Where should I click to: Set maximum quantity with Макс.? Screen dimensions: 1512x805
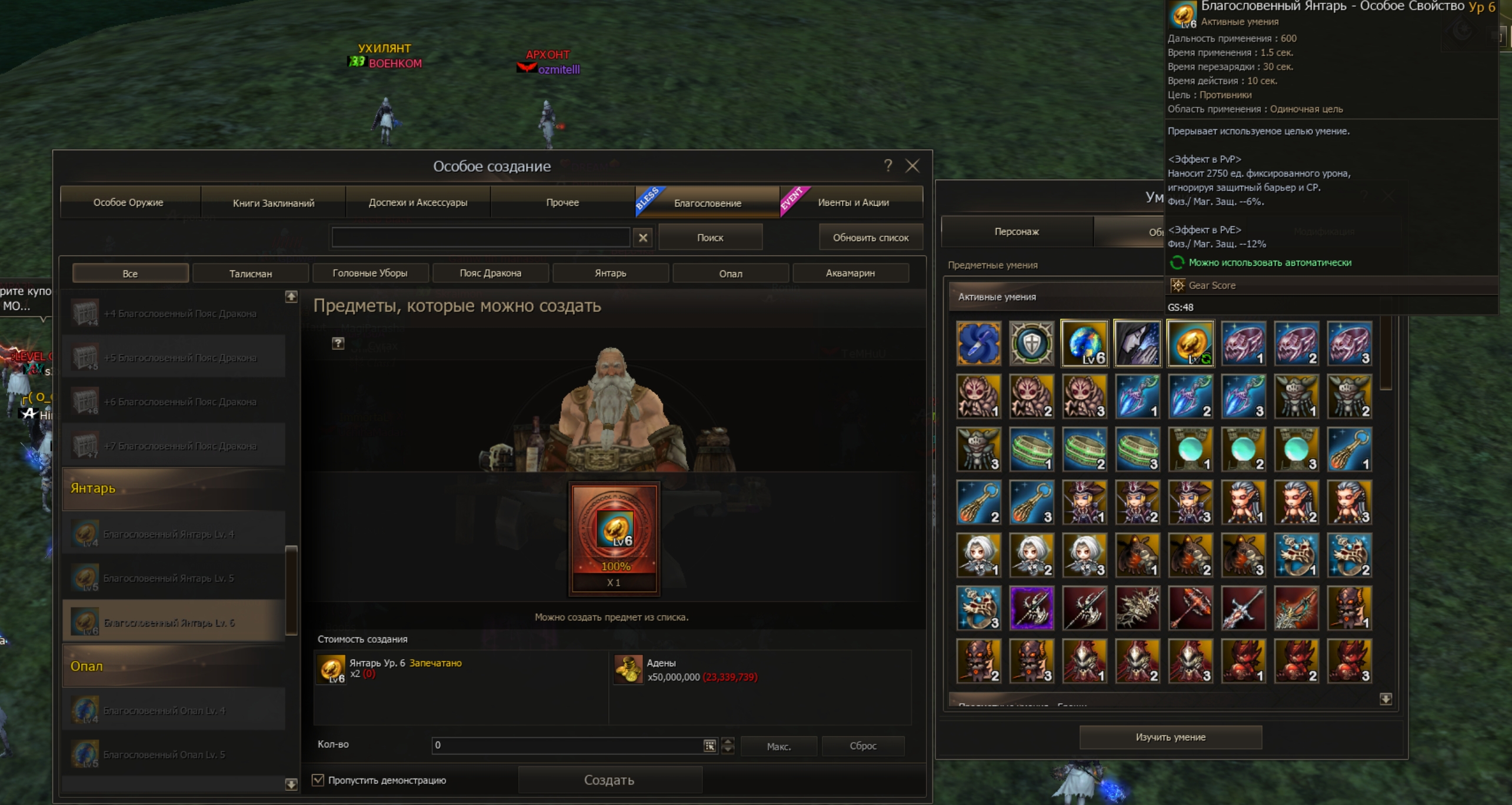[778, 746]
